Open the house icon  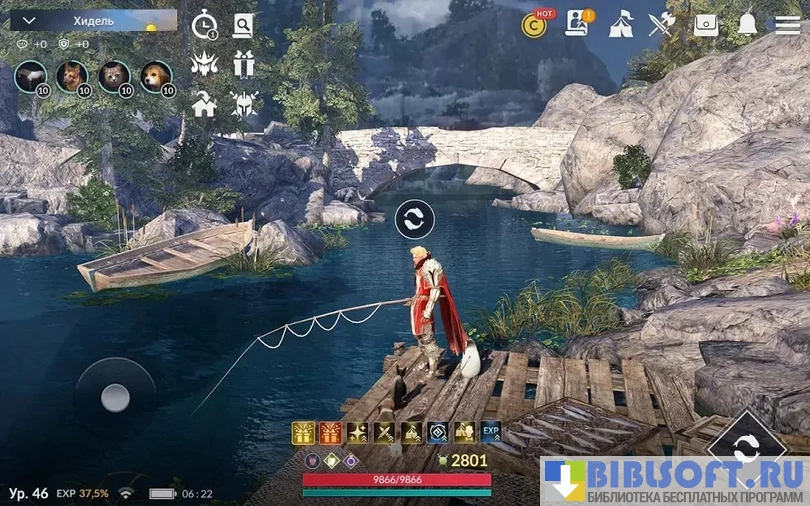(205, 103)
